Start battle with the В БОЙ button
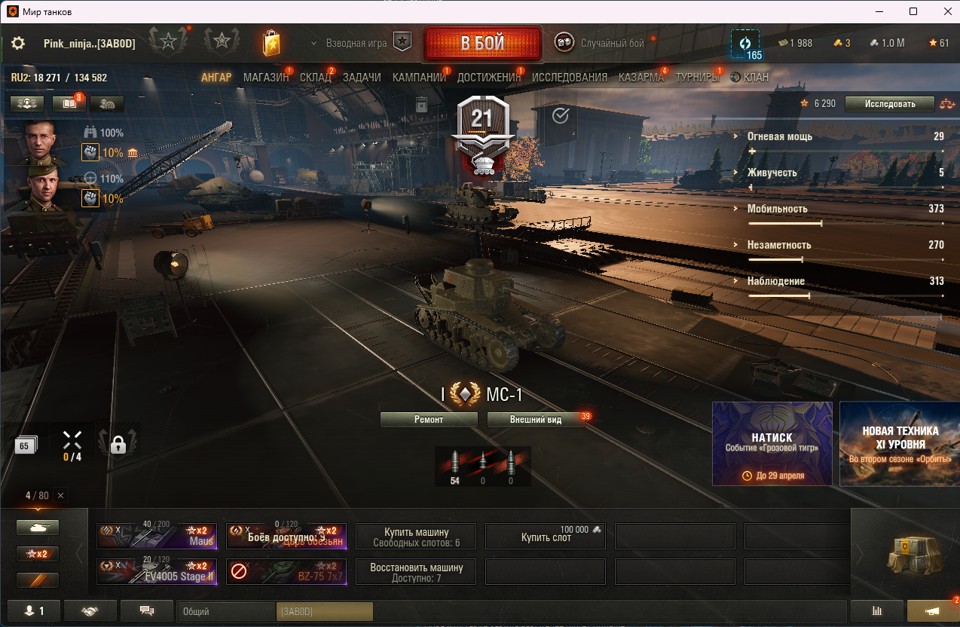The height and width of the screenshot is (627, 960). (x=482, y=44)
